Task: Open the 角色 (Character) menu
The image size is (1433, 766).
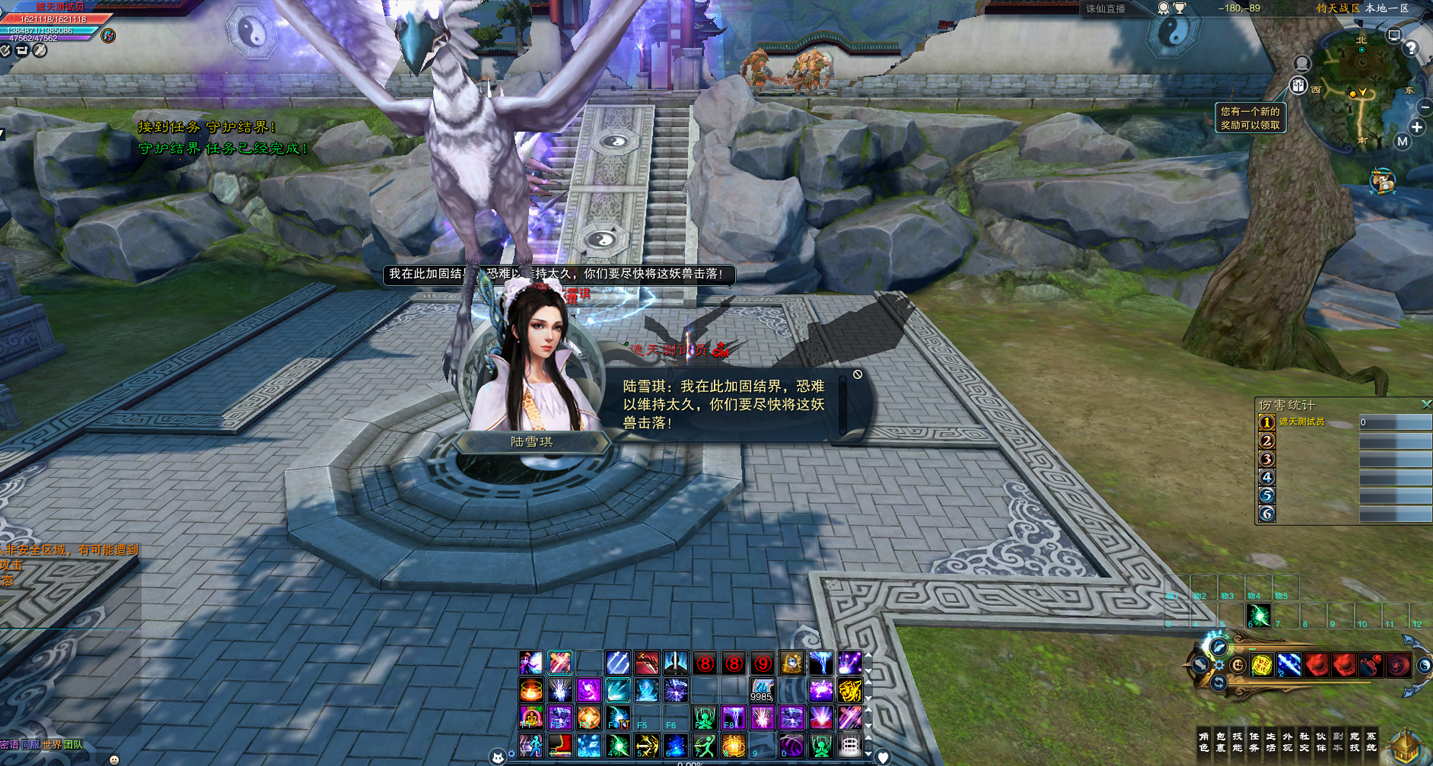Action: pyautogui.click(x=1204, y=741)
